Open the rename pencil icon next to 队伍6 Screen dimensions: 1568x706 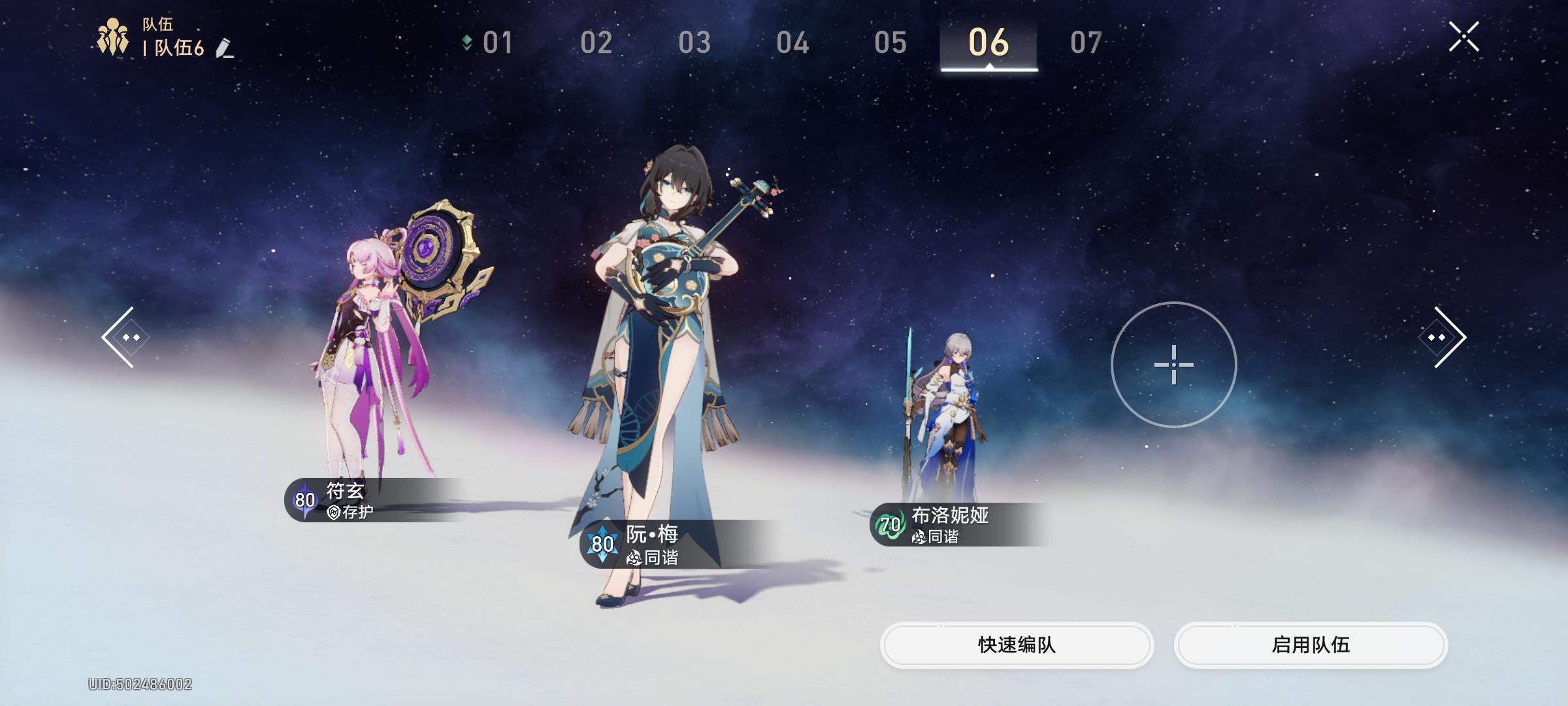227,48
